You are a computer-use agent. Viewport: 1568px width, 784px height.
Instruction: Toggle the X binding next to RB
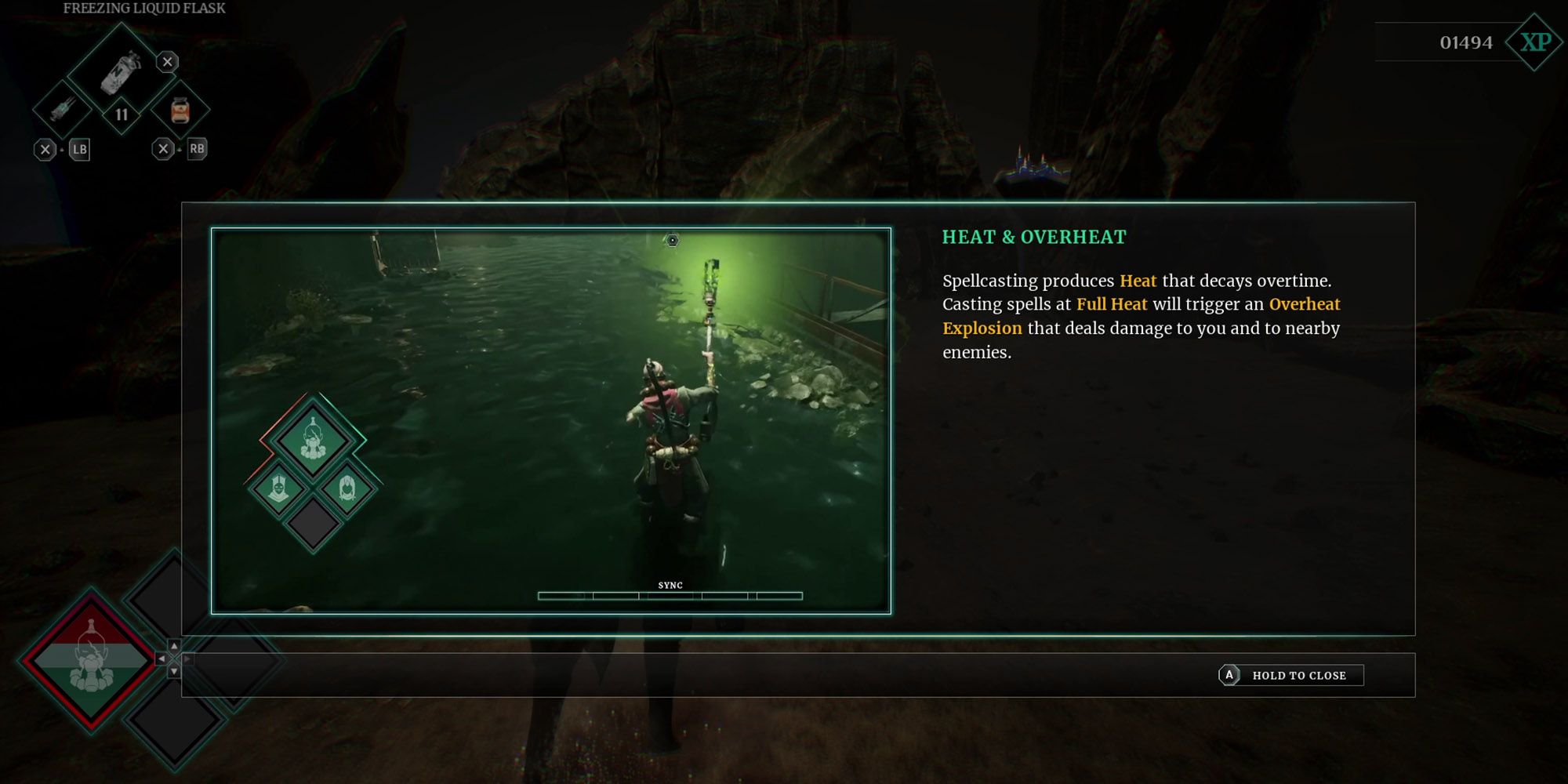click(164, 147)
